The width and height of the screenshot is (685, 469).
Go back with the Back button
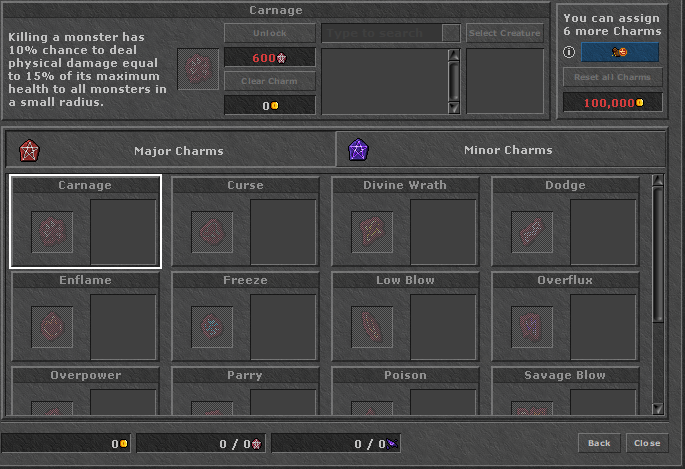[x=599, y=443]
